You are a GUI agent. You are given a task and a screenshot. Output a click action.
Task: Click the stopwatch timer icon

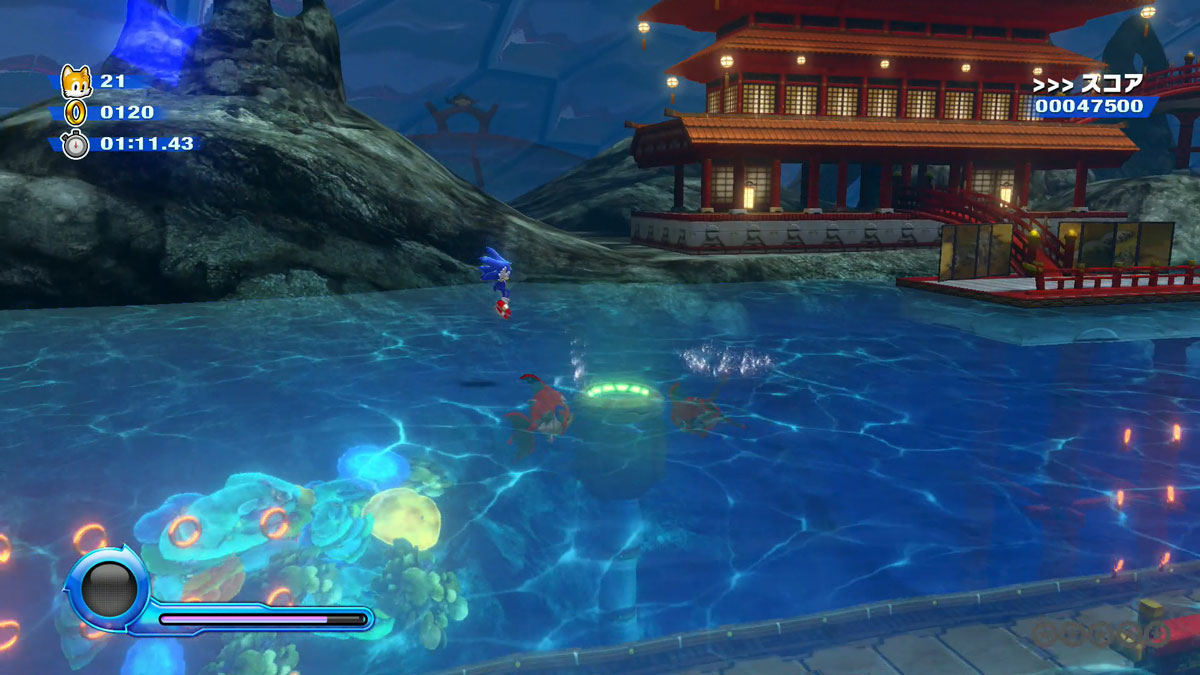click(76, 144)
